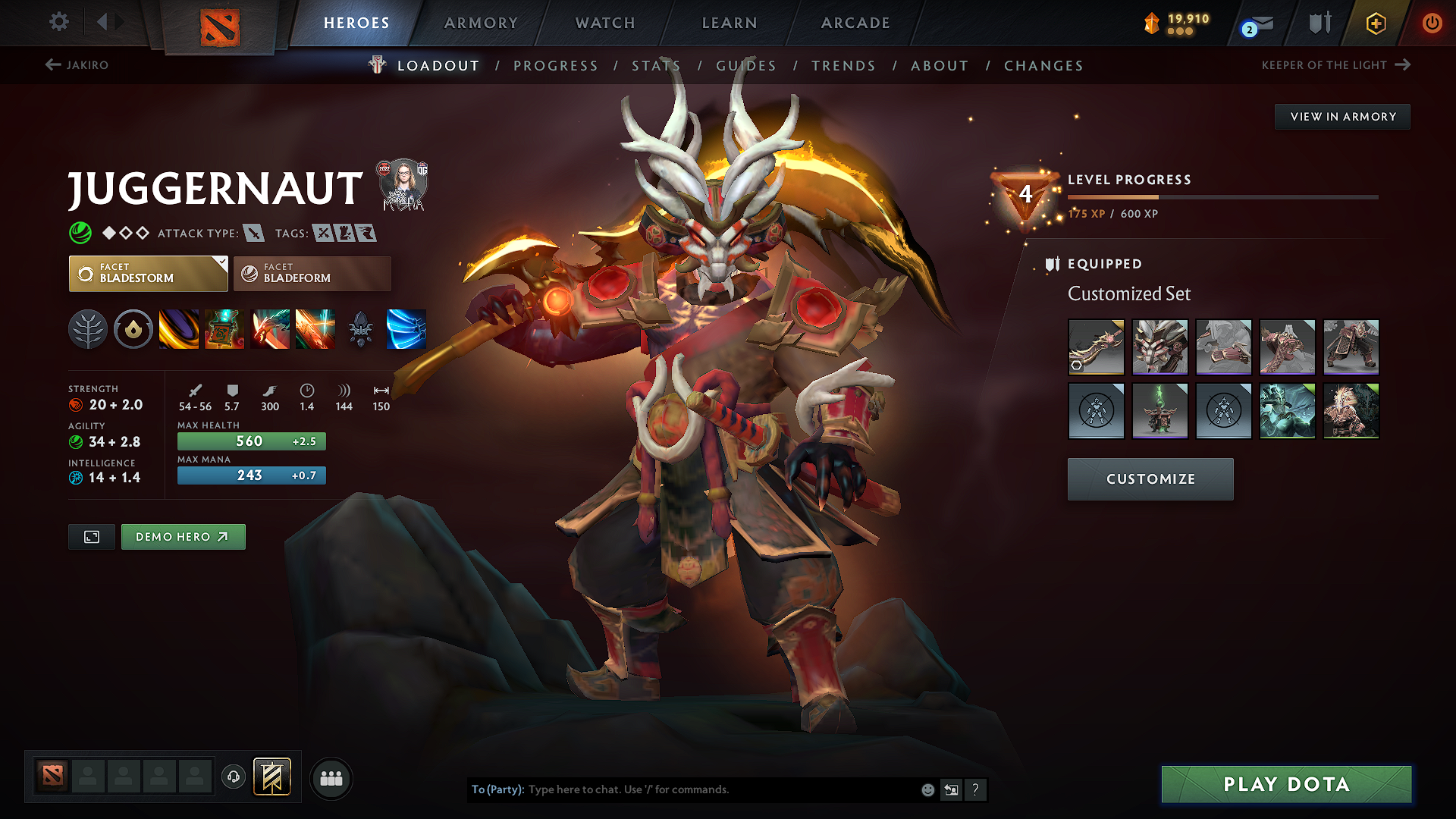This screenshot has width=1456, height=819.
Task: Click the sword item thumbnail in Customized Set
Action: coord(1096,347)
